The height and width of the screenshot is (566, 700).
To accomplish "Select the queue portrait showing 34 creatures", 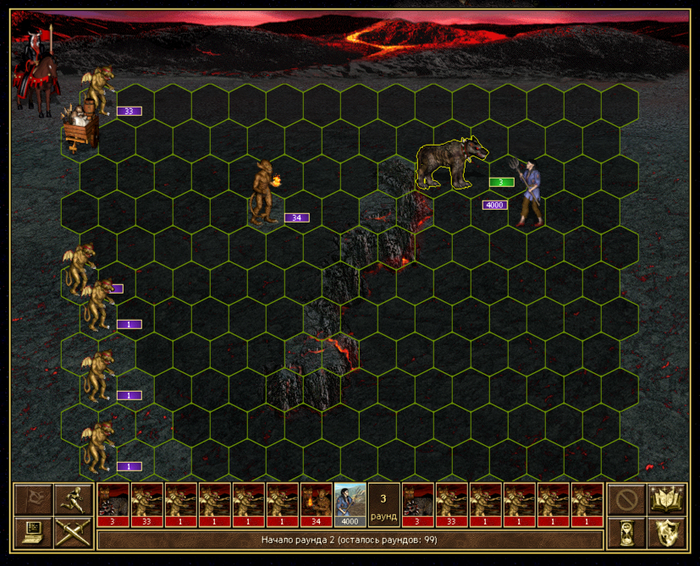I will coord(316,505).
